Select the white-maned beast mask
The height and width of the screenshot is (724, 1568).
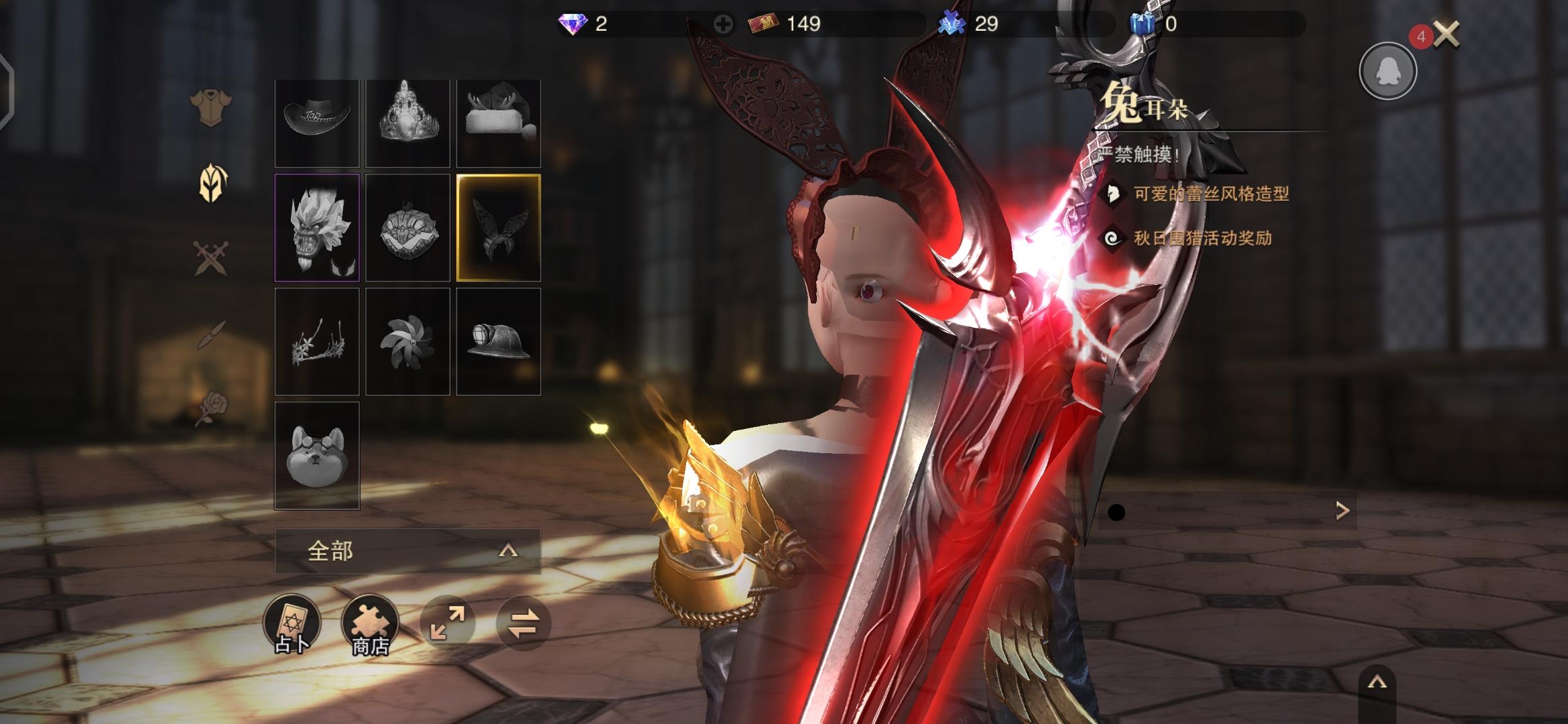[317, 227]
